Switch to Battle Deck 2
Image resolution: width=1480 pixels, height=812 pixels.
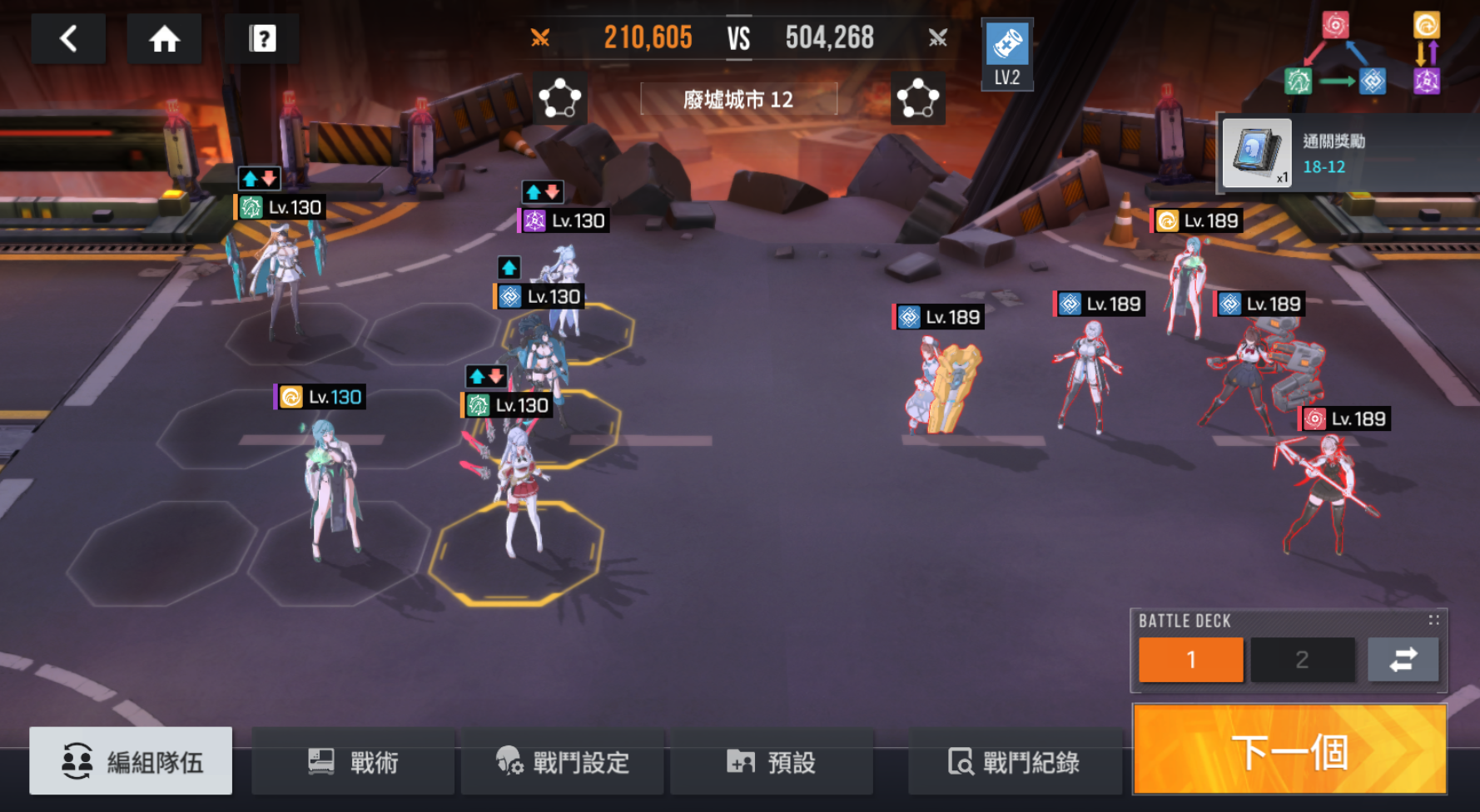point(1302,660)
